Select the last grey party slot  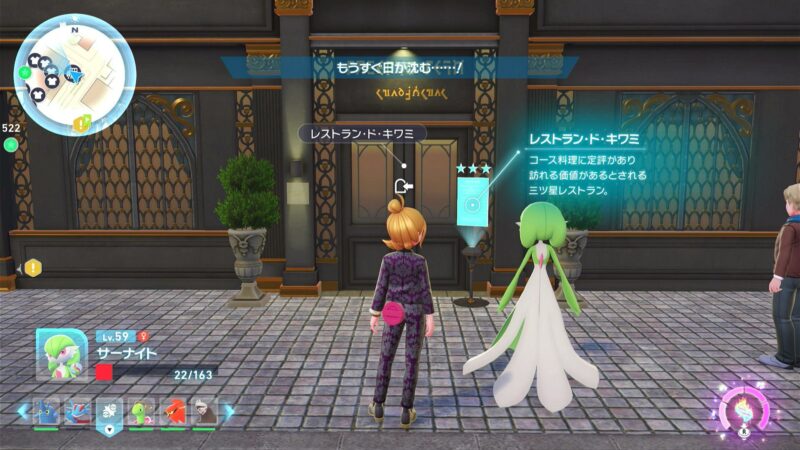tap(205, 411)
